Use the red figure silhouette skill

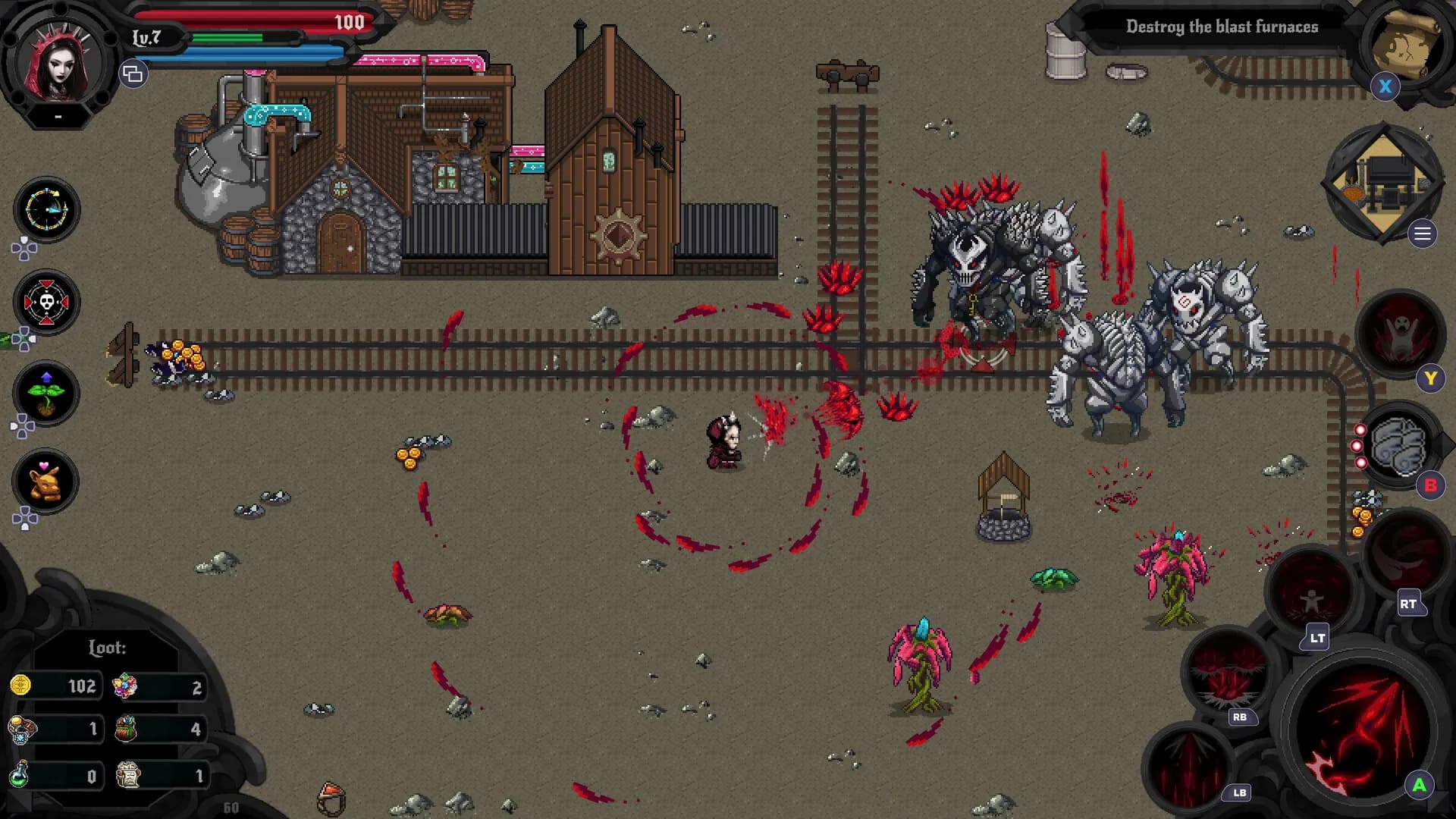coord(1310,594)
